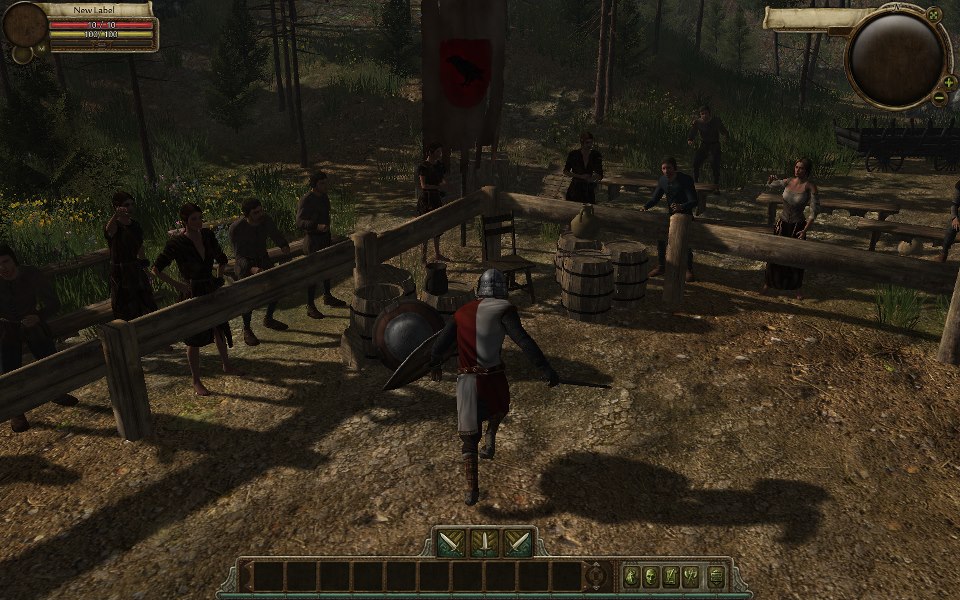Open the face icon menu button
The image size is (960, 600).
651,576
